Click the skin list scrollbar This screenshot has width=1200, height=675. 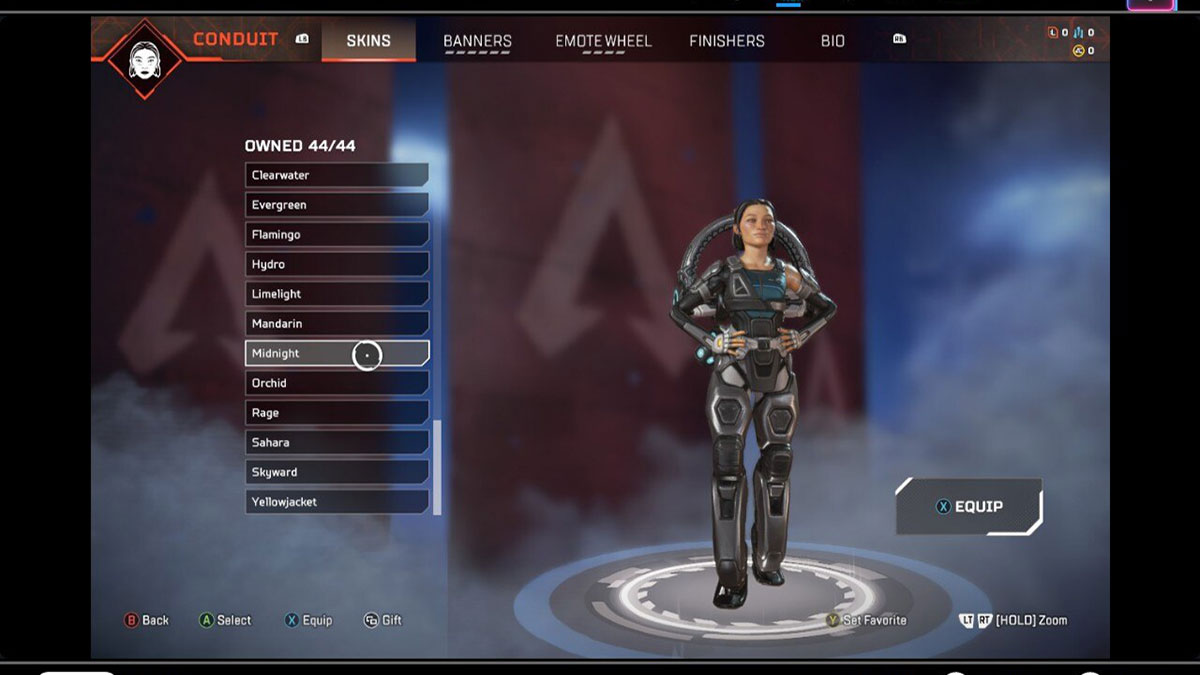click(436, 465)
